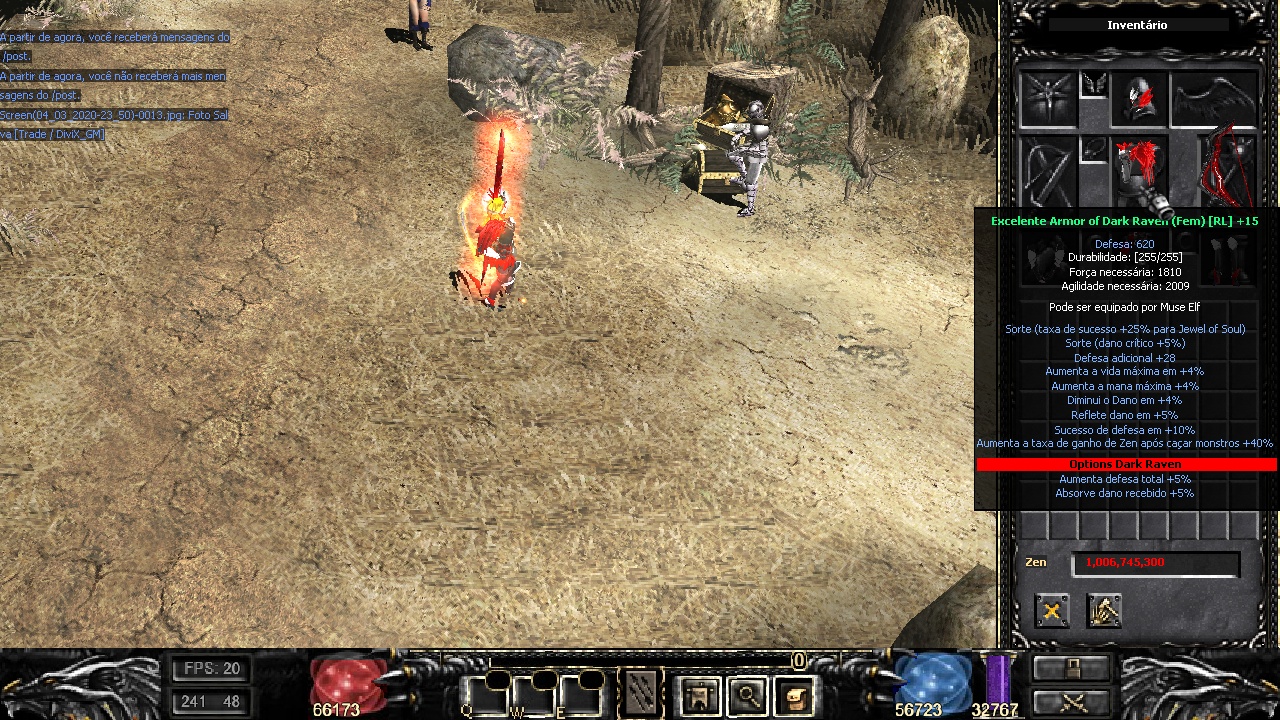Select the equipped Dark Raven helmet slot
1280x720 pixels.
pyautogui.click(x=1139, y=98)
